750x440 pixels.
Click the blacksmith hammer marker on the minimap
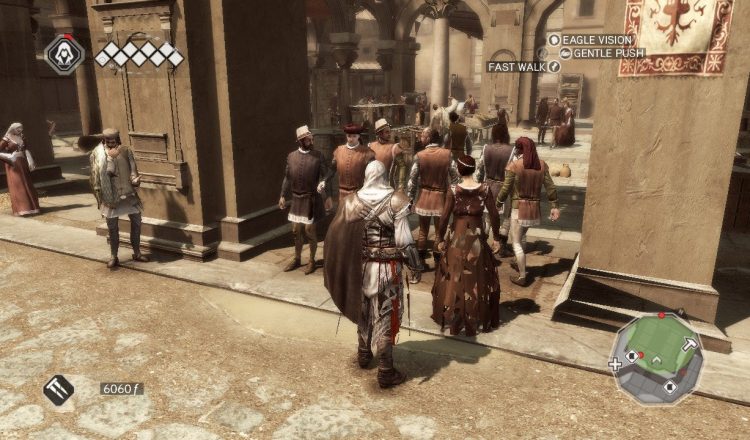tap(690, 343)
